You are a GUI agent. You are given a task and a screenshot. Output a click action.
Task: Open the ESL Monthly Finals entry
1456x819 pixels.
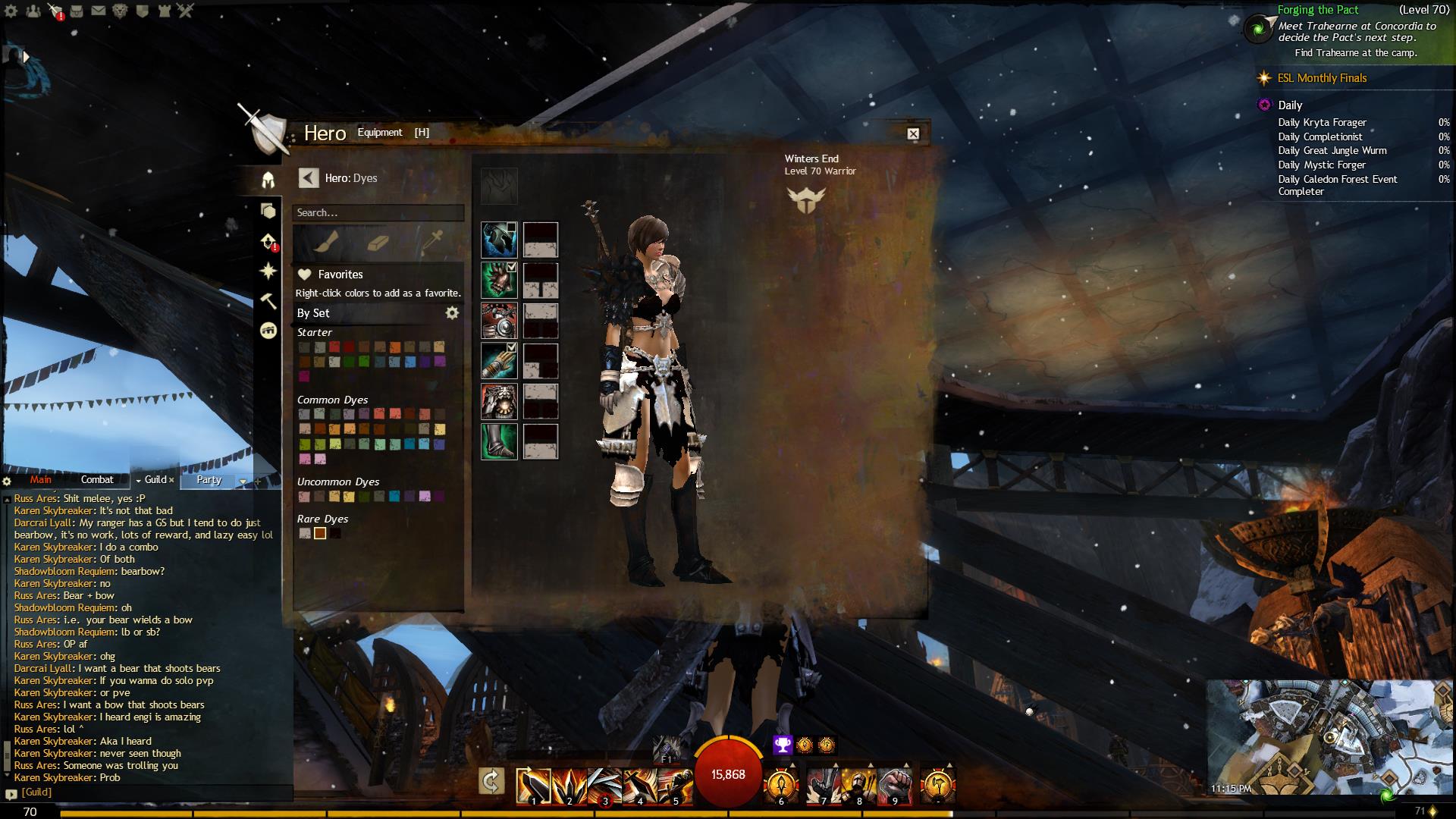[x=1322, y=78]
